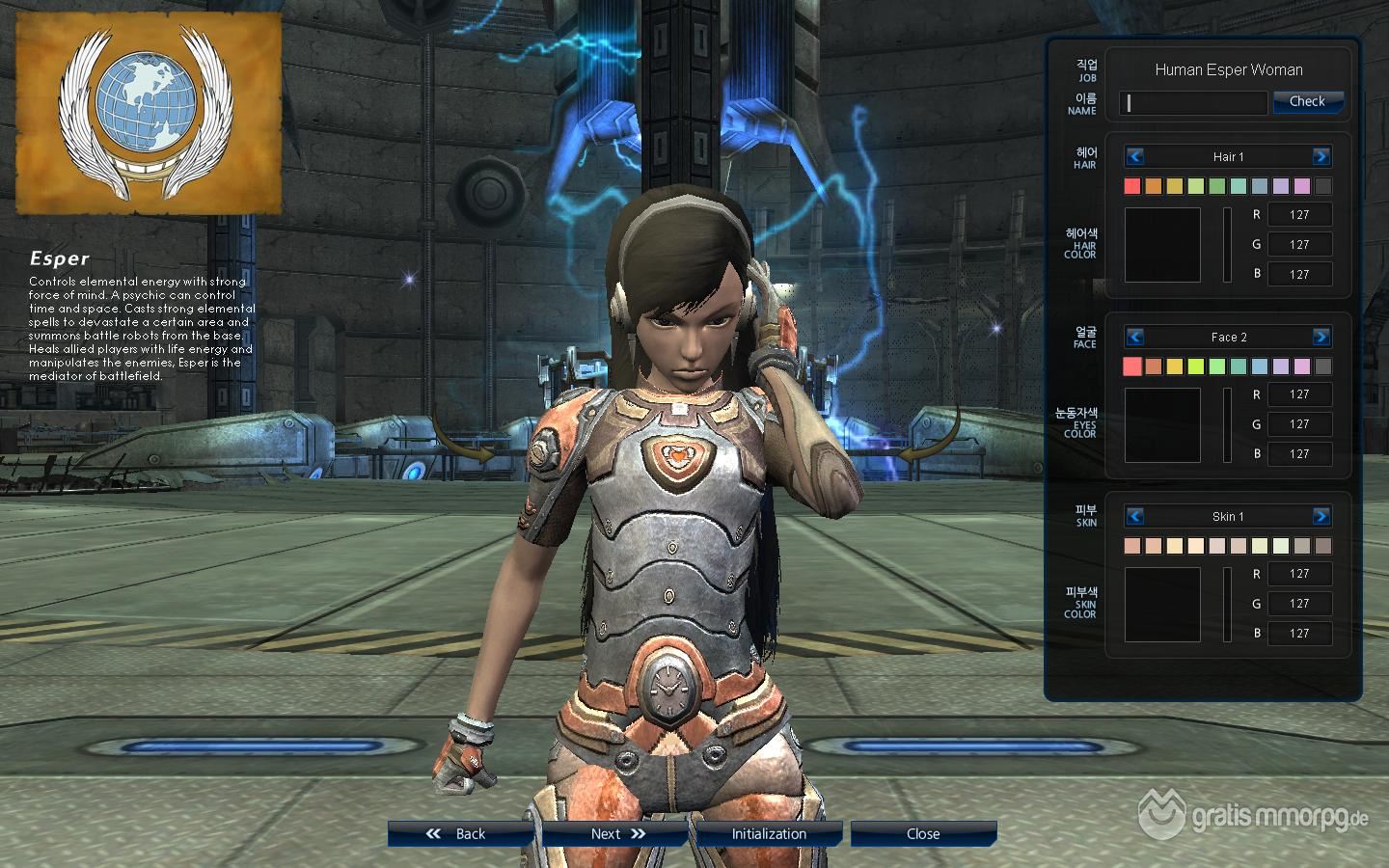
Task: Choose the red eye color swatch
Action: tap(1132, 366)
